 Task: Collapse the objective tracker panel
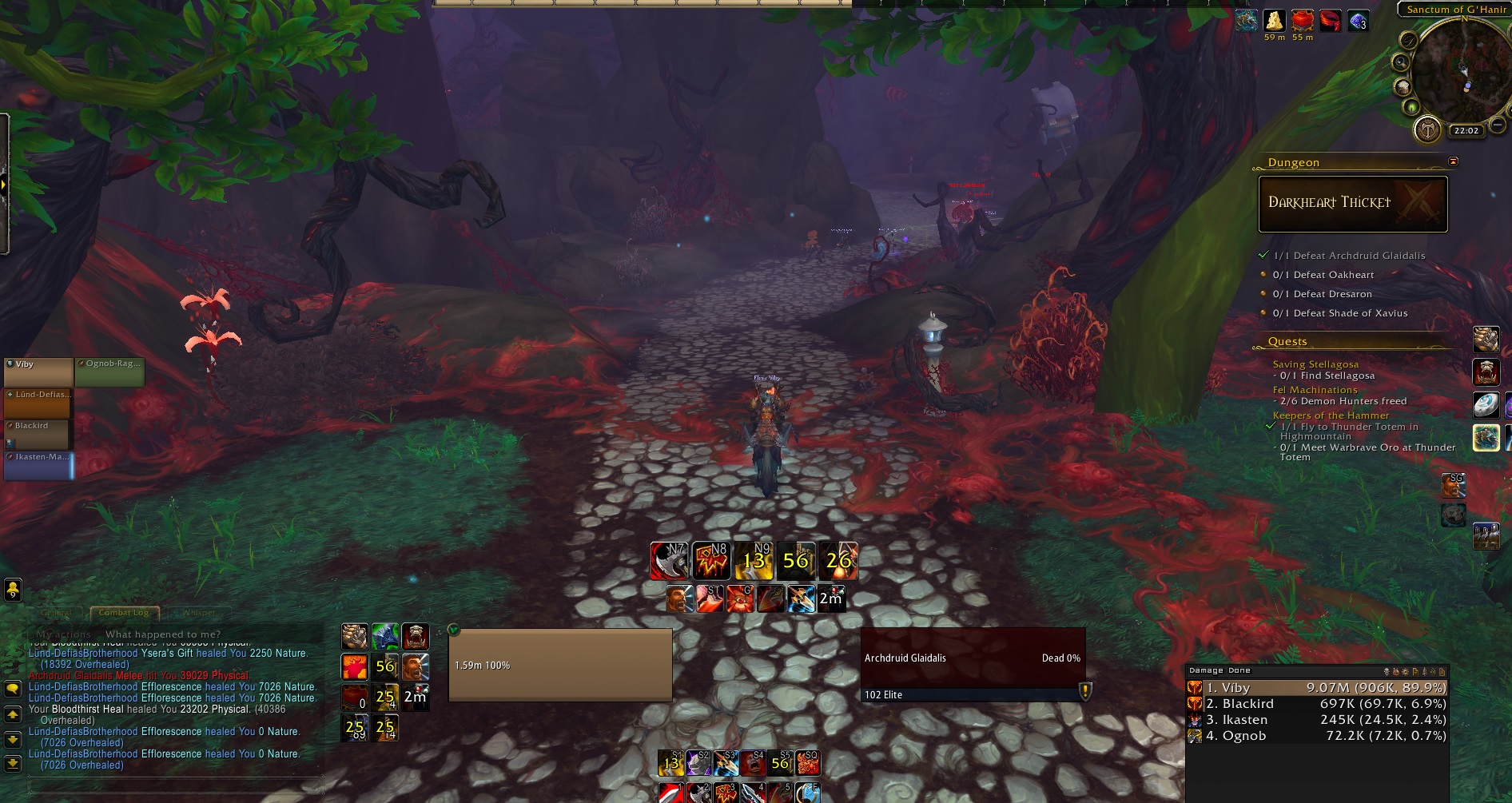[x=1453, y=162]
